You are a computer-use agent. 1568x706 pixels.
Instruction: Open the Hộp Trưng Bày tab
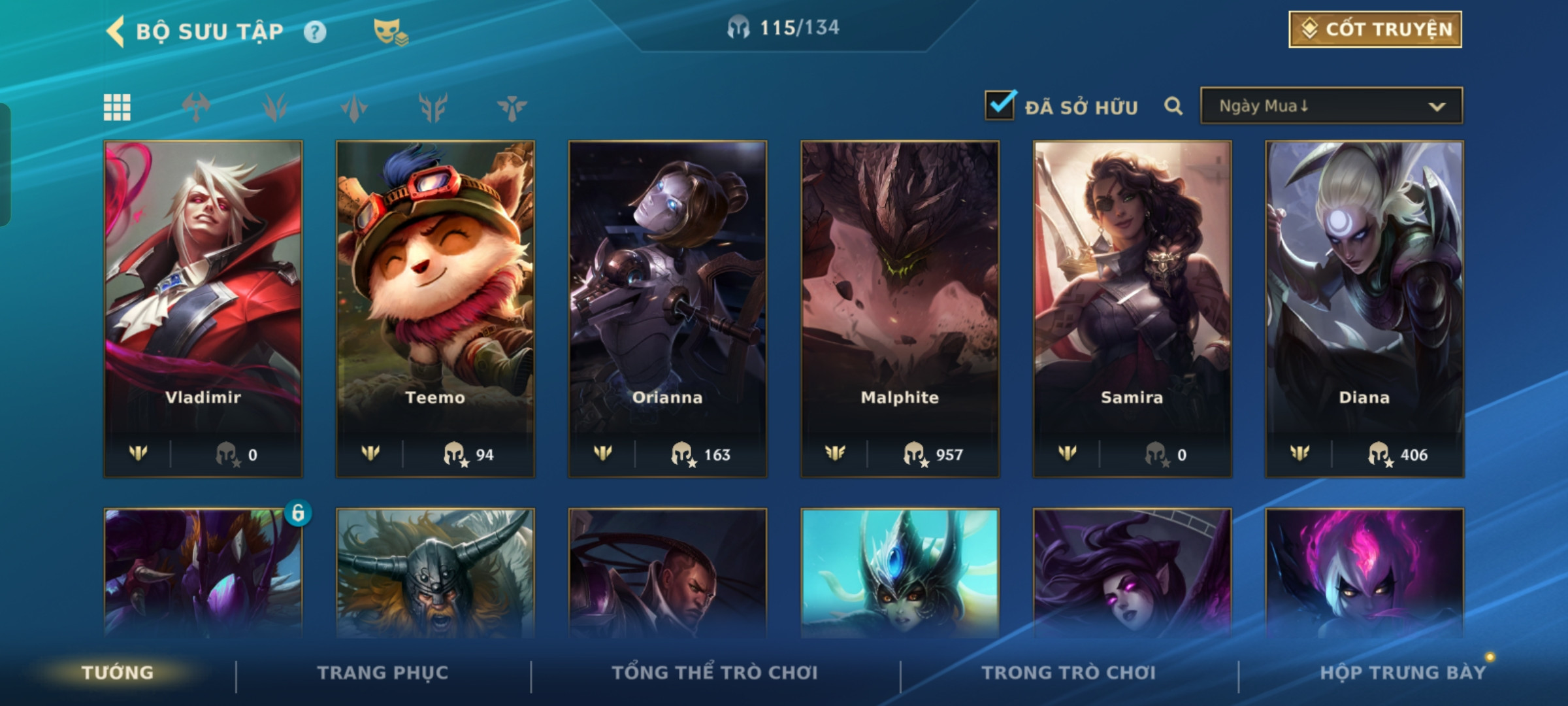point(1403,673)
